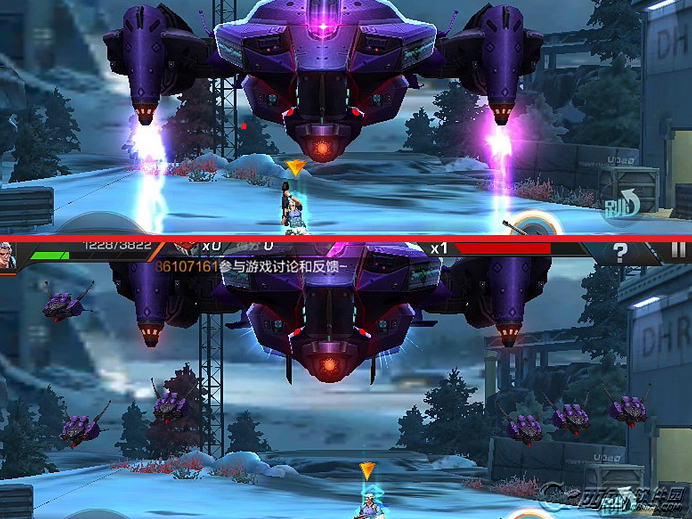Screen dimensions: 692x519
Task: Tap the jump button with curved arrow
Action: pos(622,205)
